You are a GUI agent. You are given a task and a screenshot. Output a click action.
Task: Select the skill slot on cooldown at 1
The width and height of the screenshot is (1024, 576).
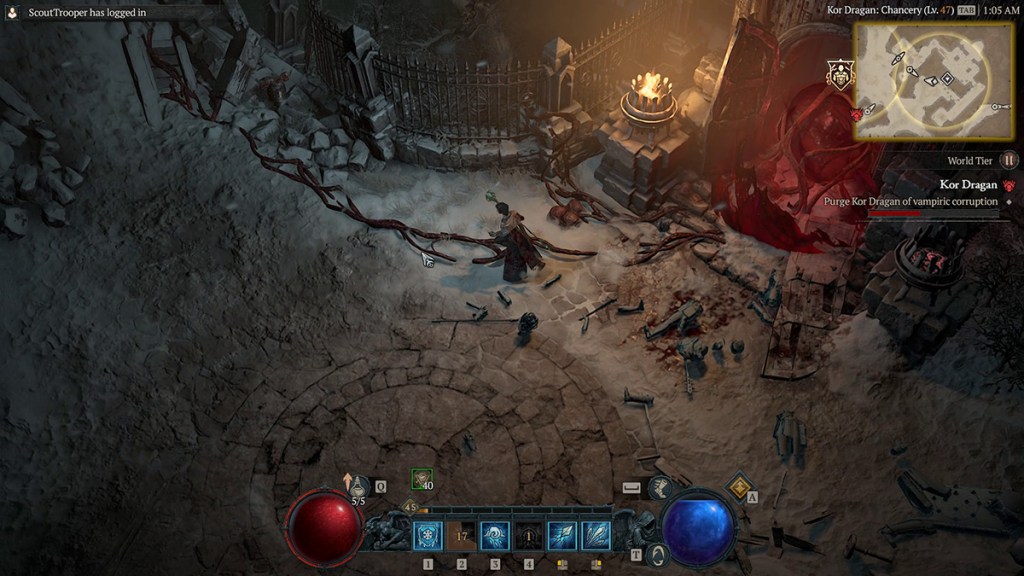pyautogui.click(x=529, y=536)
